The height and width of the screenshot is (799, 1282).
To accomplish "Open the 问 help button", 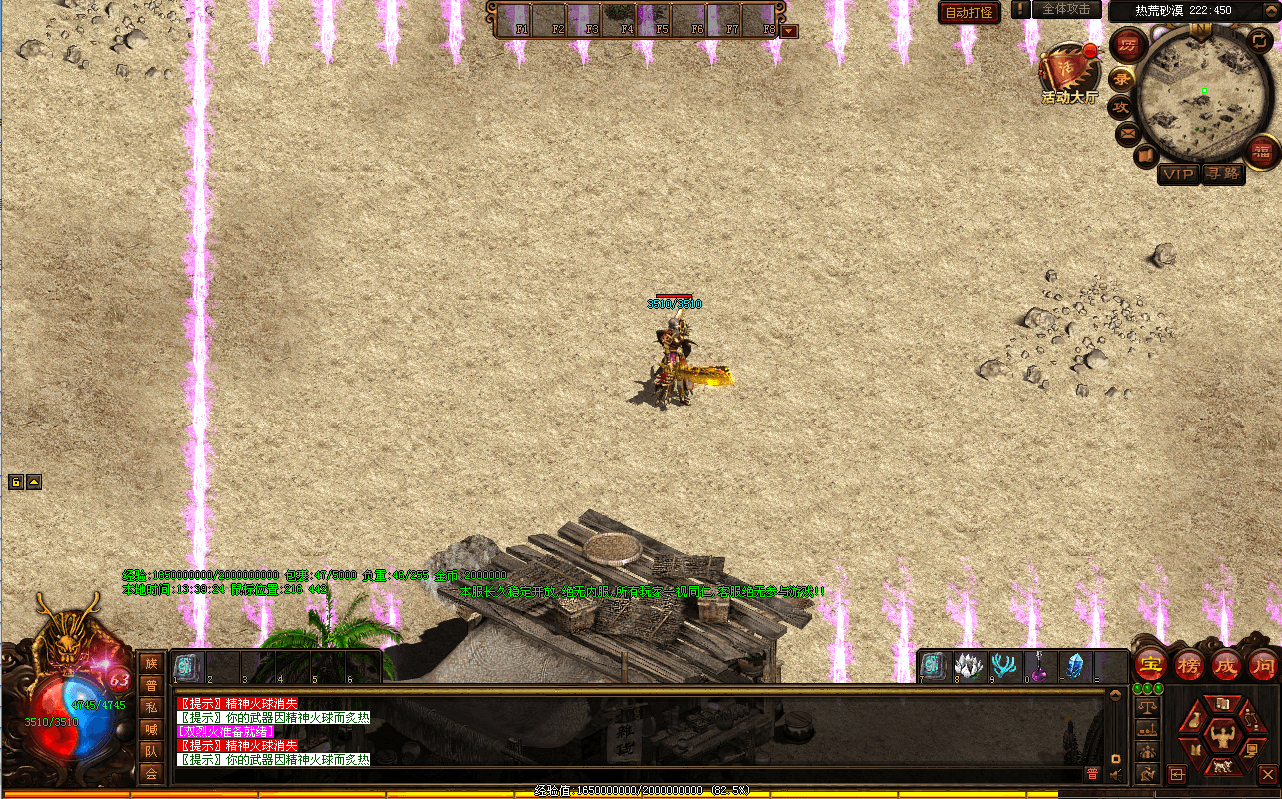I will click(1262, 664).
